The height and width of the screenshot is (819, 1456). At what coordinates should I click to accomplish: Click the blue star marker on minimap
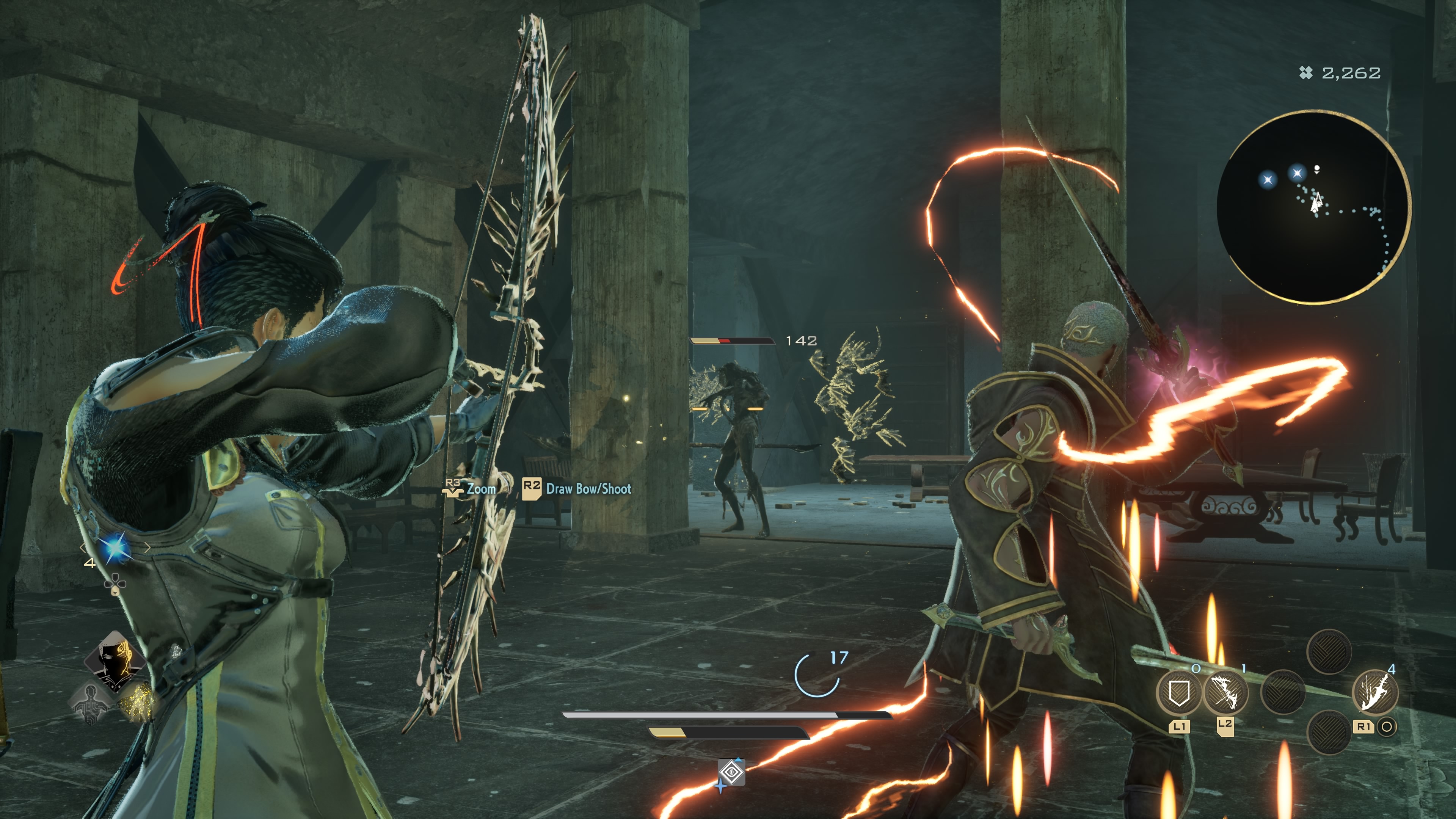tap(1268, 180)
